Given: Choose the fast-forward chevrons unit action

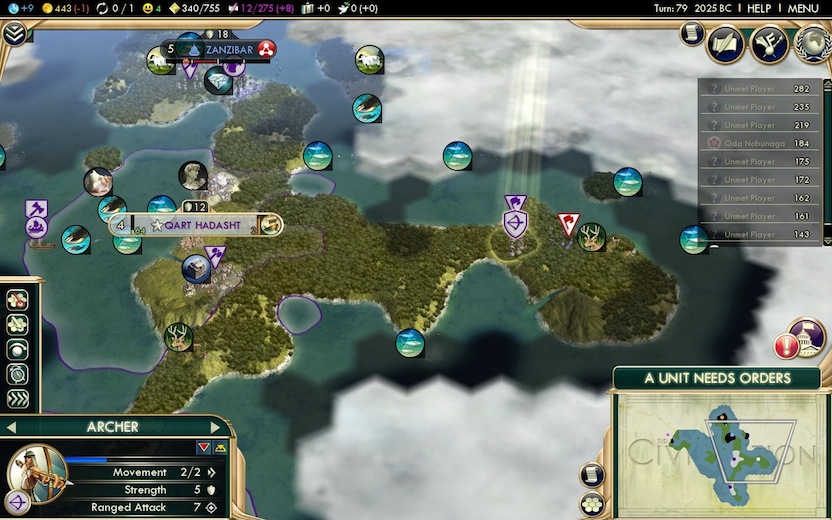Looking at the screenshot, I should pos(17,399).
